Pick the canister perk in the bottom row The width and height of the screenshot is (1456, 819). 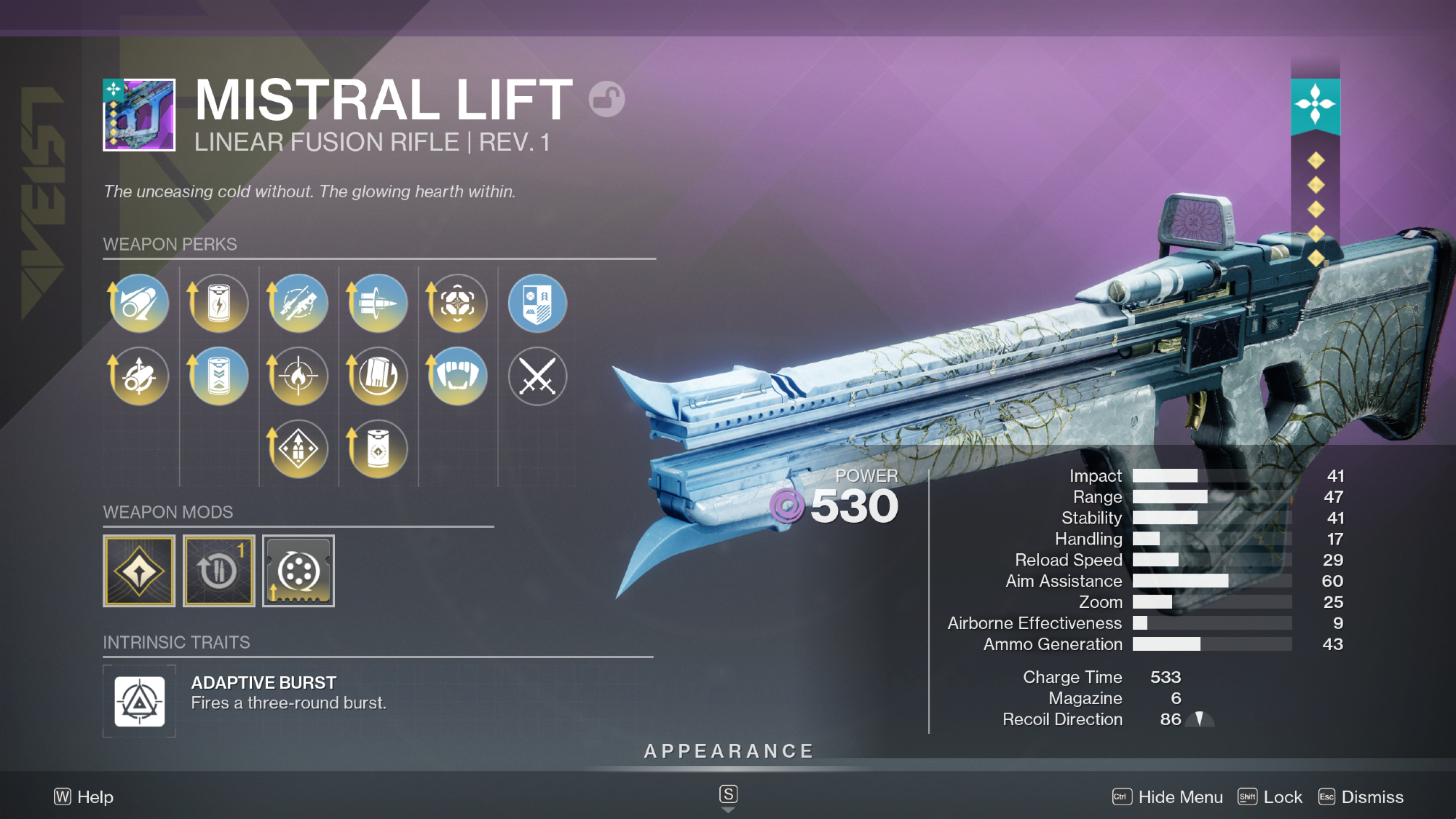point(378,449)
